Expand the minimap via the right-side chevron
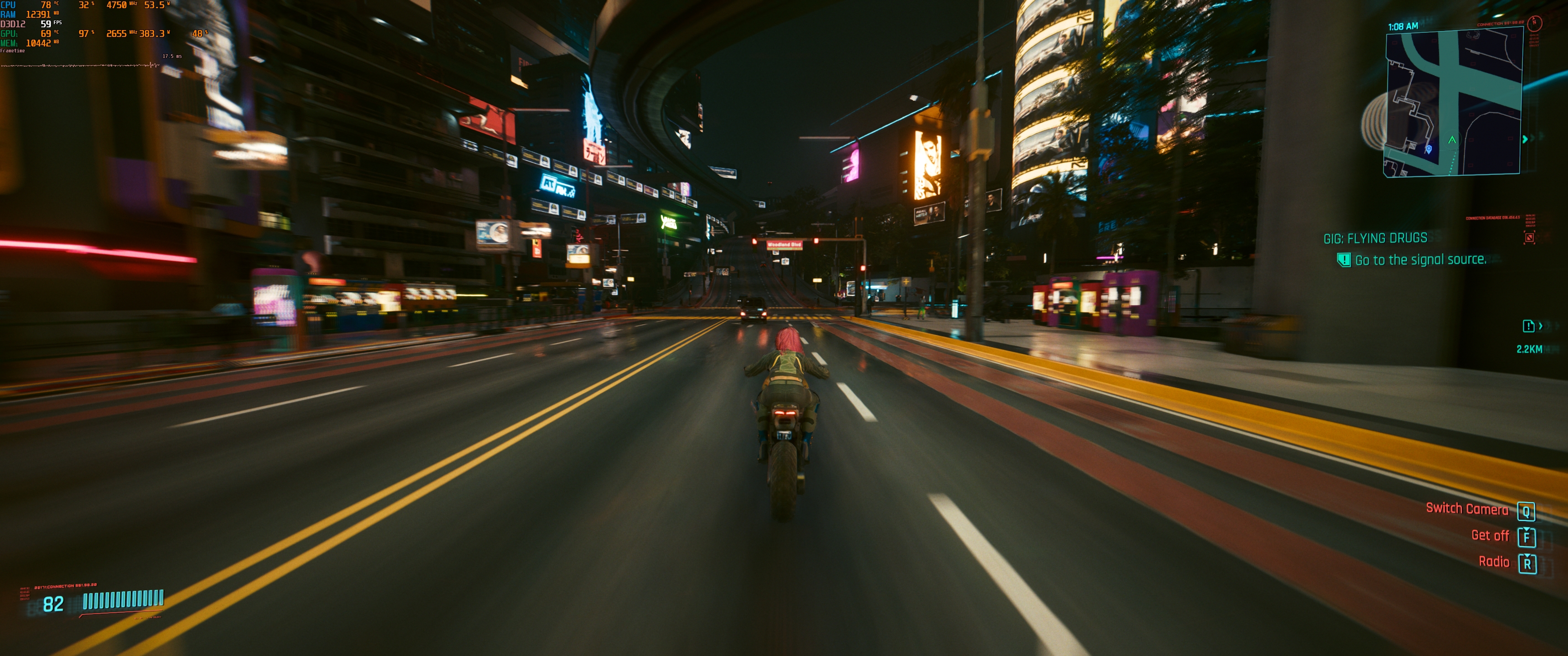 (x=1526, y=139)
